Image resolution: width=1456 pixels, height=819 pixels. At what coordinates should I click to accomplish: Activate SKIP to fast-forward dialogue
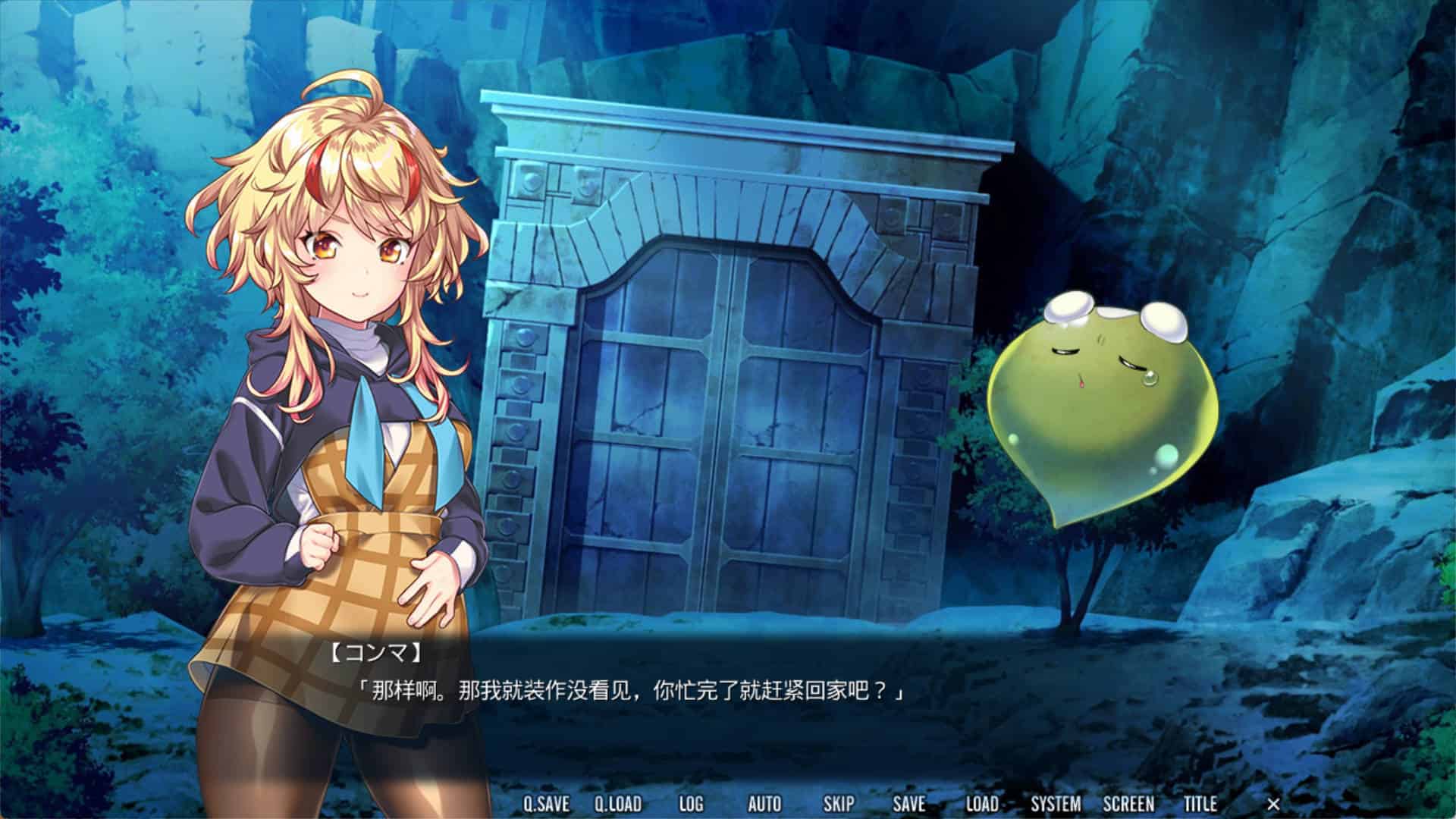point(838,804)
